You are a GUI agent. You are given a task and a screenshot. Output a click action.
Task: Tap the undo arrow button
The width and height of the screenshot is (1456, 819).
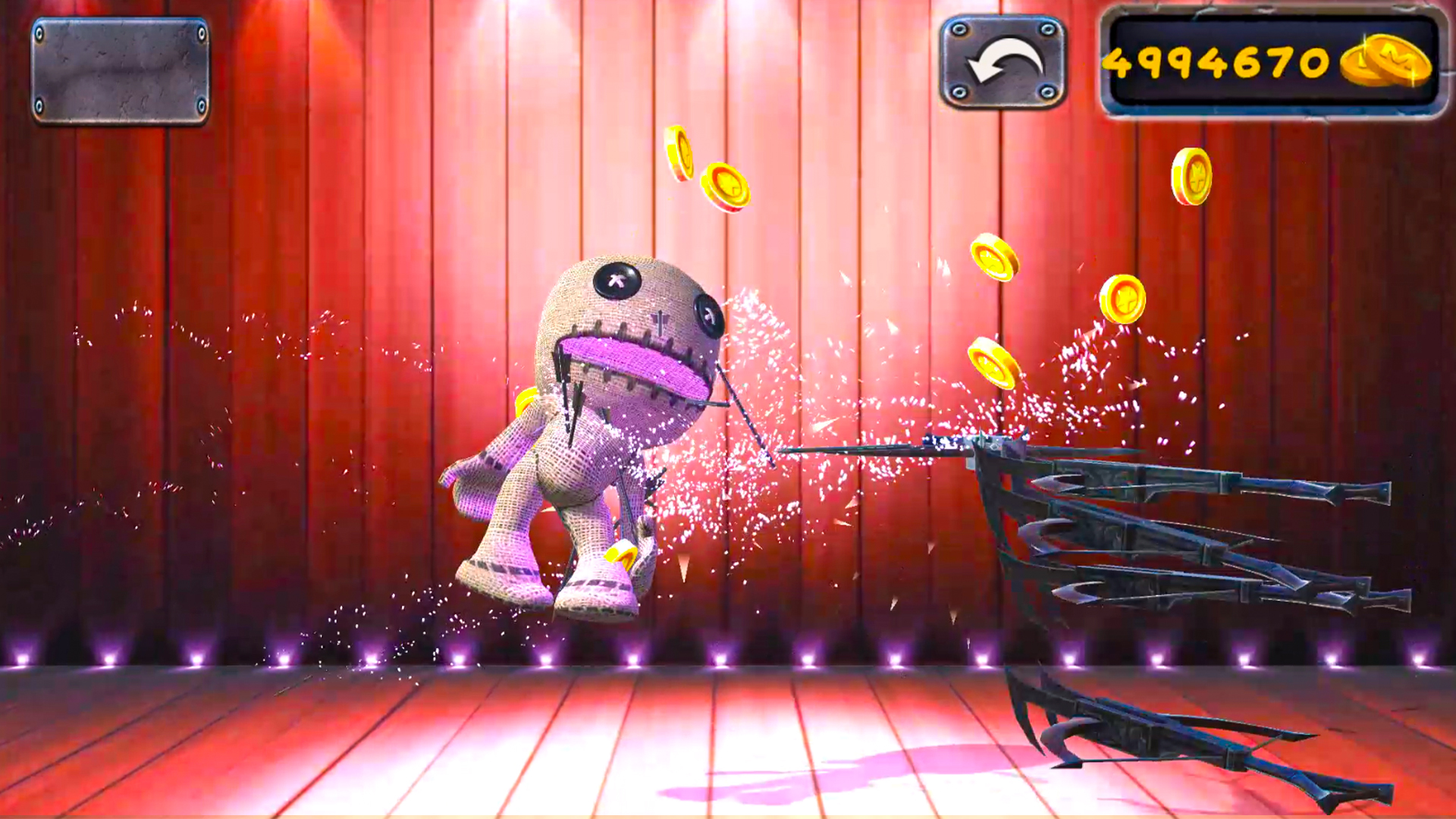pyautogui.click(x=1003, y=59)
